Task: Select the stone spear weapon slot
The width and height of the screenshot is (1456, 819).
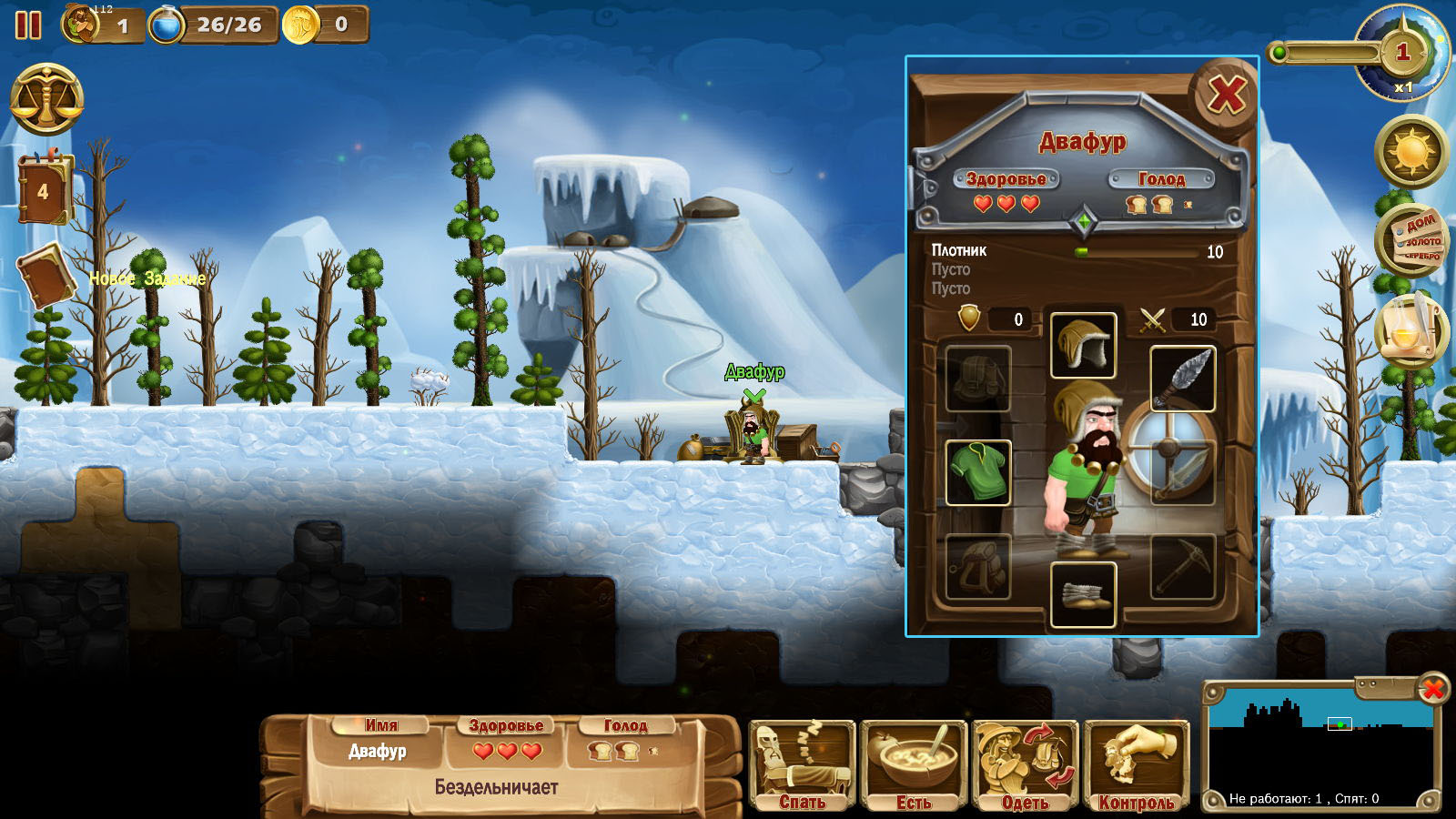Action: click(1183, 379)
